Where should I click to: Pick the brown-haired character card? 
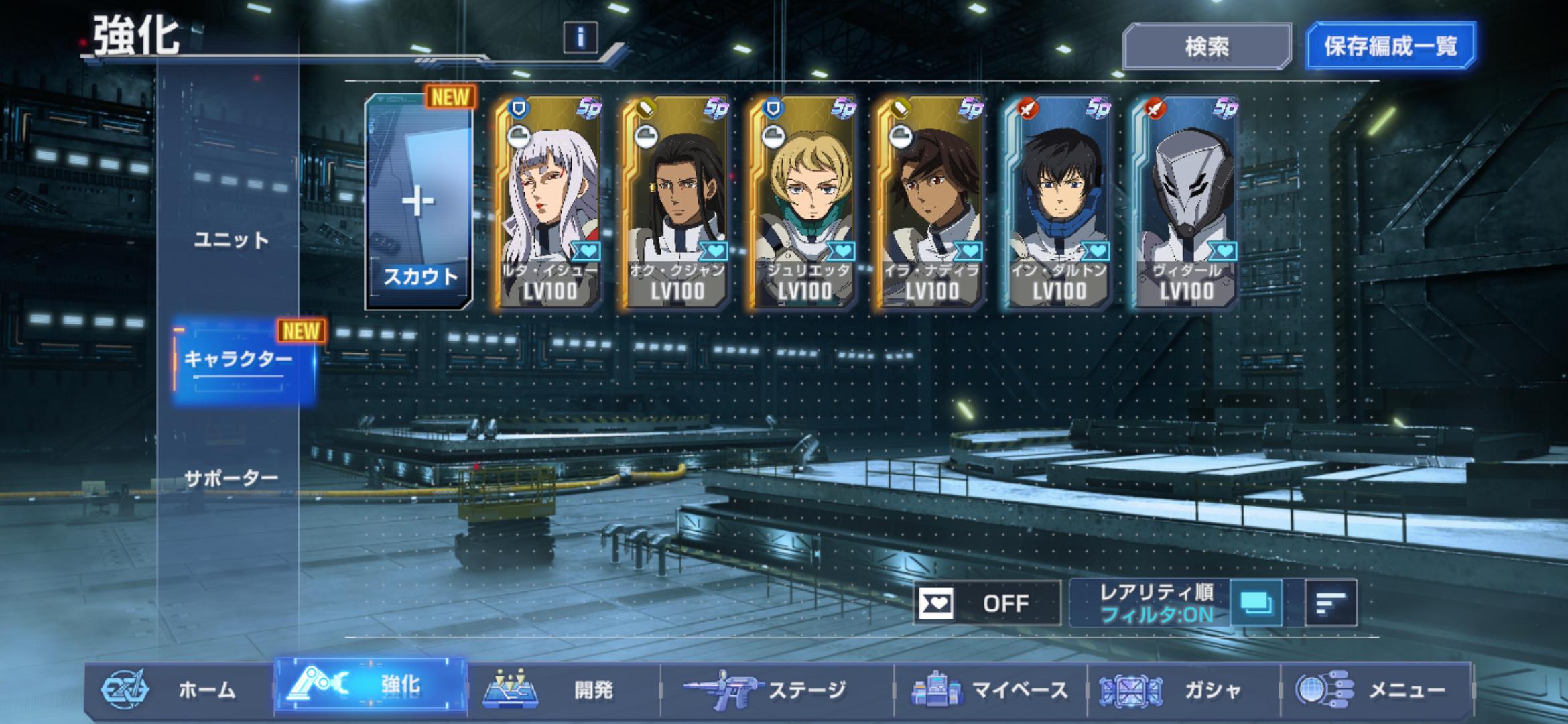[x=931, y=202]
